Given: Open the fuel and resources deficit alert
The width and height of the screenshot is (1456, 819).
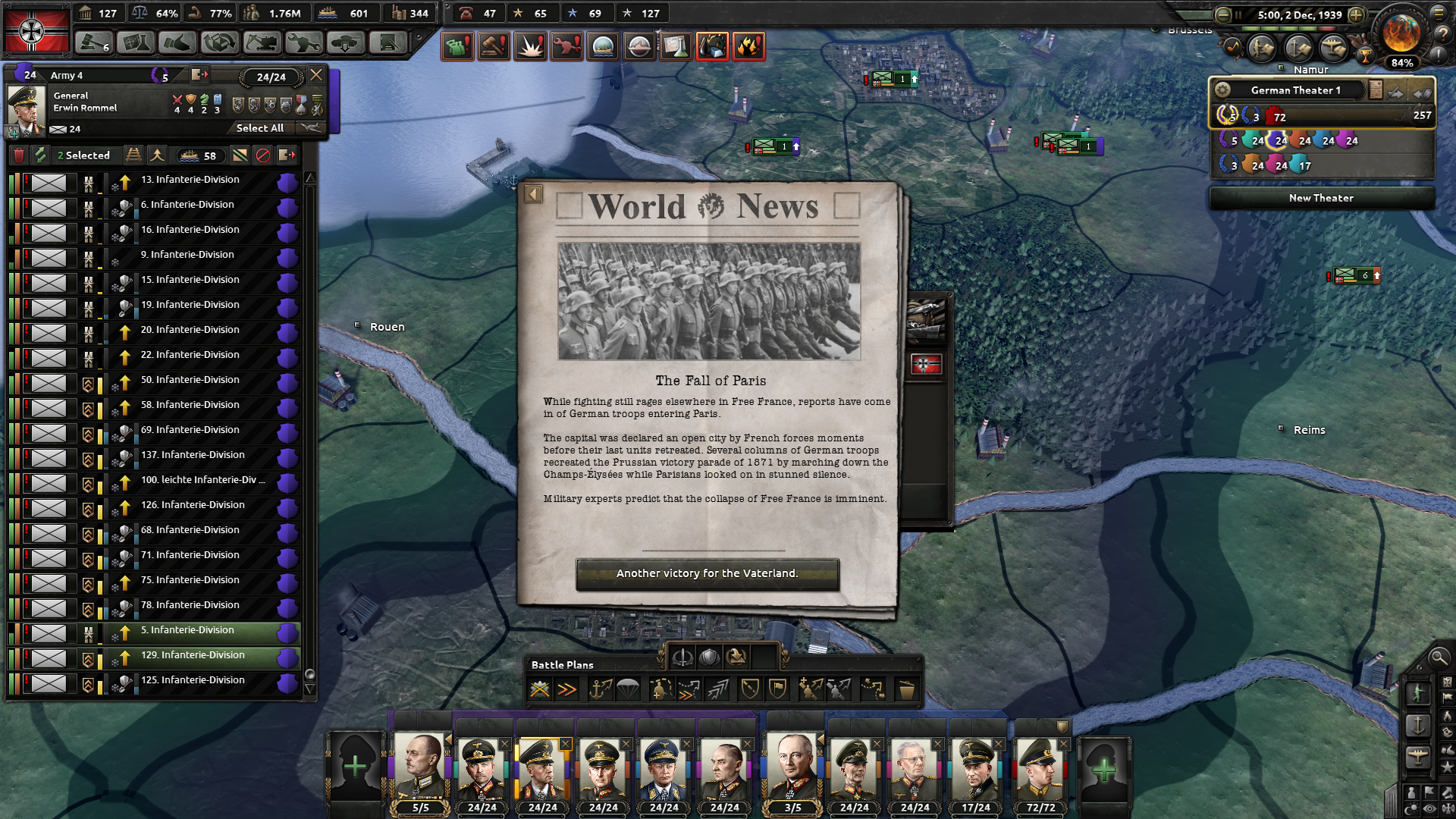Looking at the screenshot, I should pyautogui.click(x=711, y=45).
